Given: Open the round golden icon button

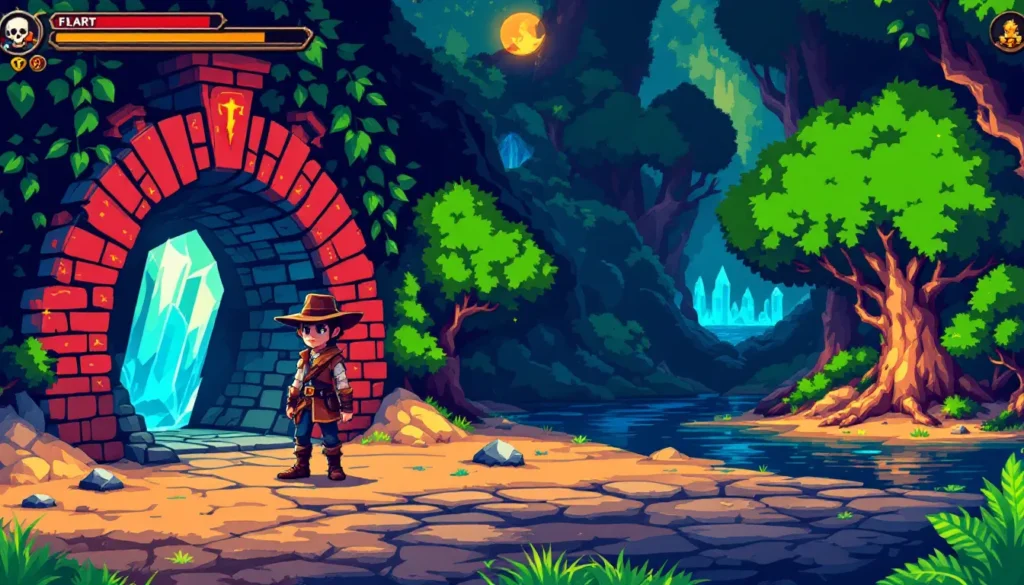Looking at the screenshot, I should 1007,32.
